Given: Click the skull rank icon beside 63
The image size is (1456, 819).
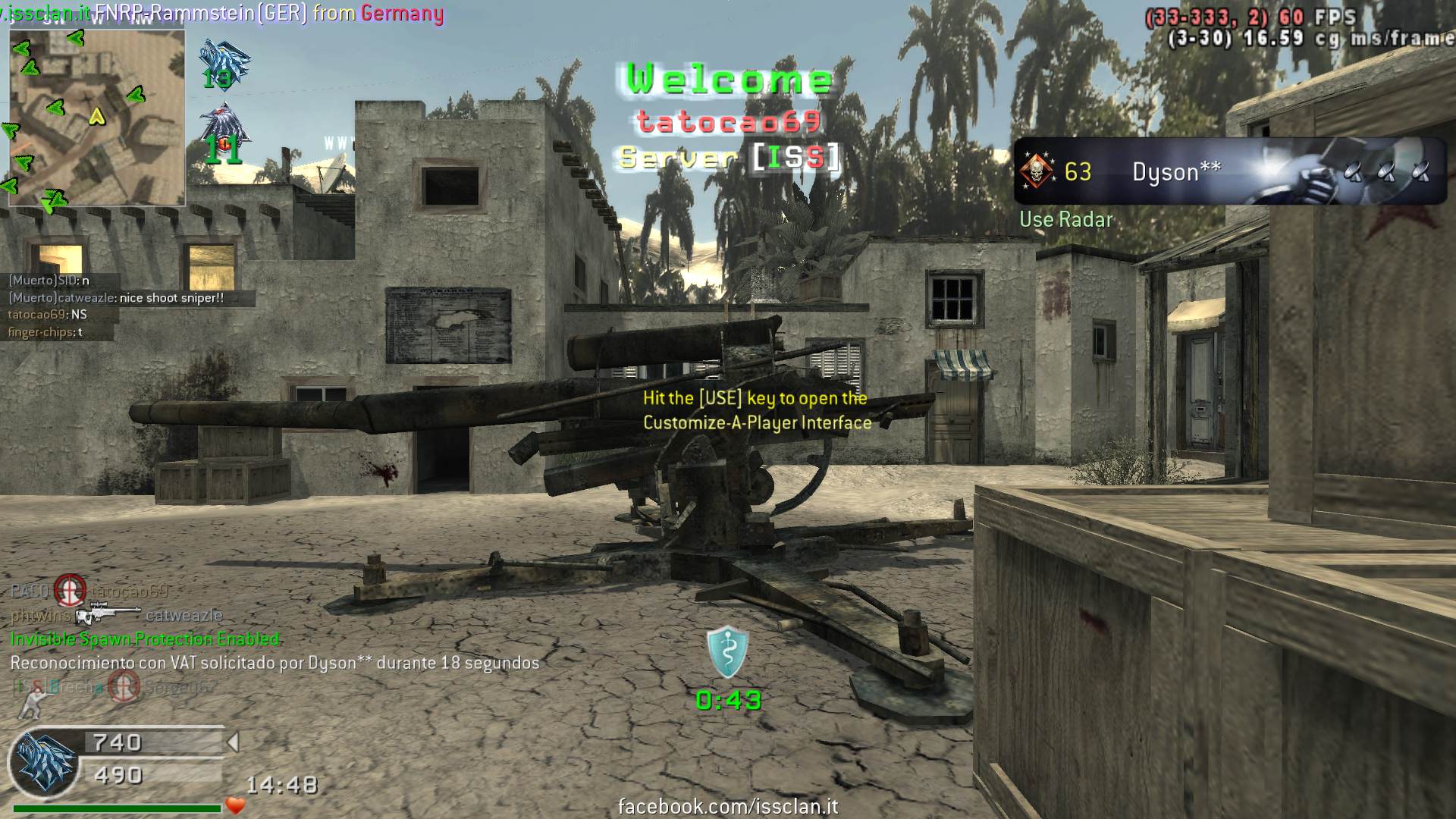Looking at the screenshot, I should pos(1036,171).
